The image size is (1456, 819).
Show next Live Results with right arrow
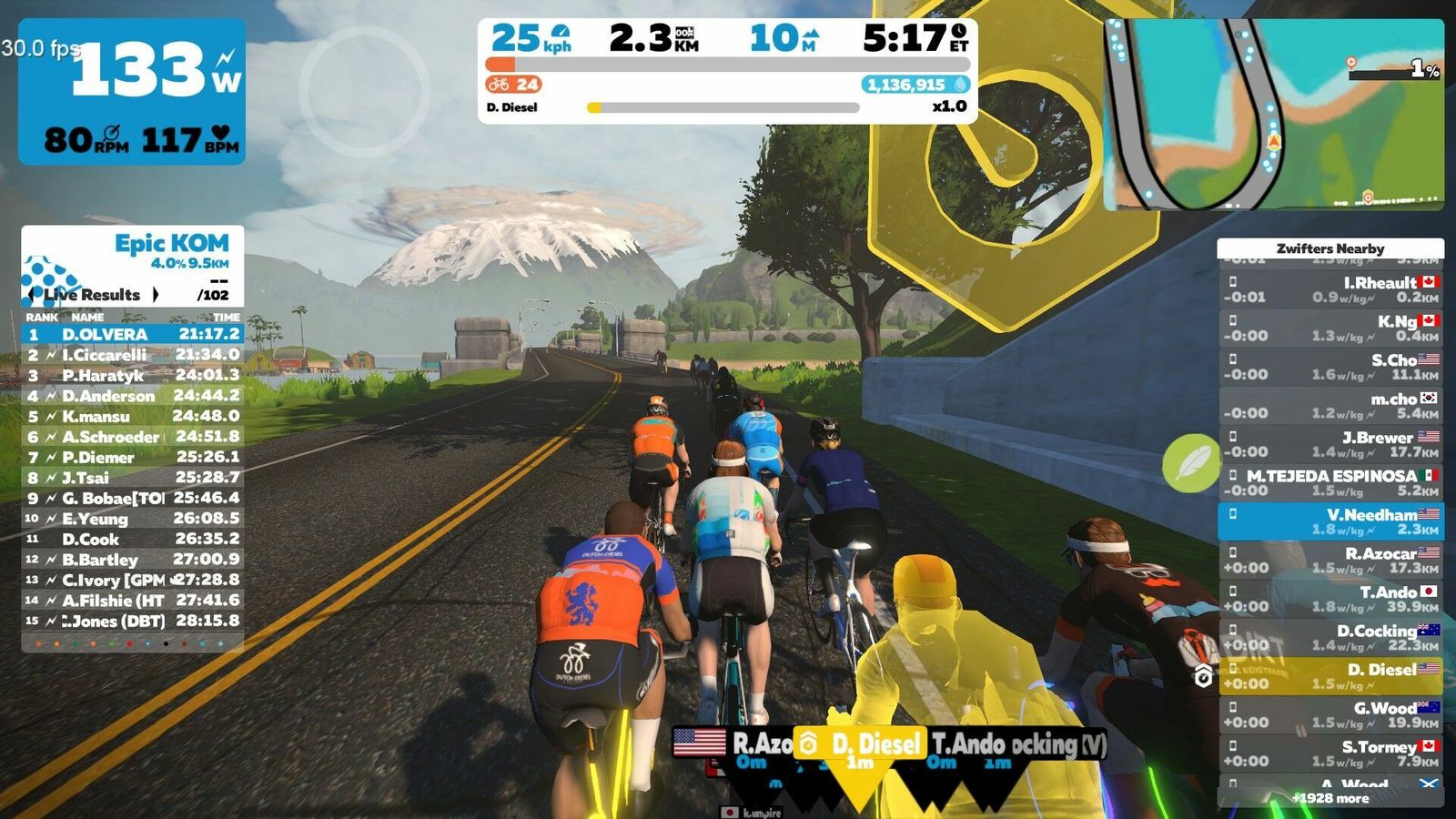point(156,294)
